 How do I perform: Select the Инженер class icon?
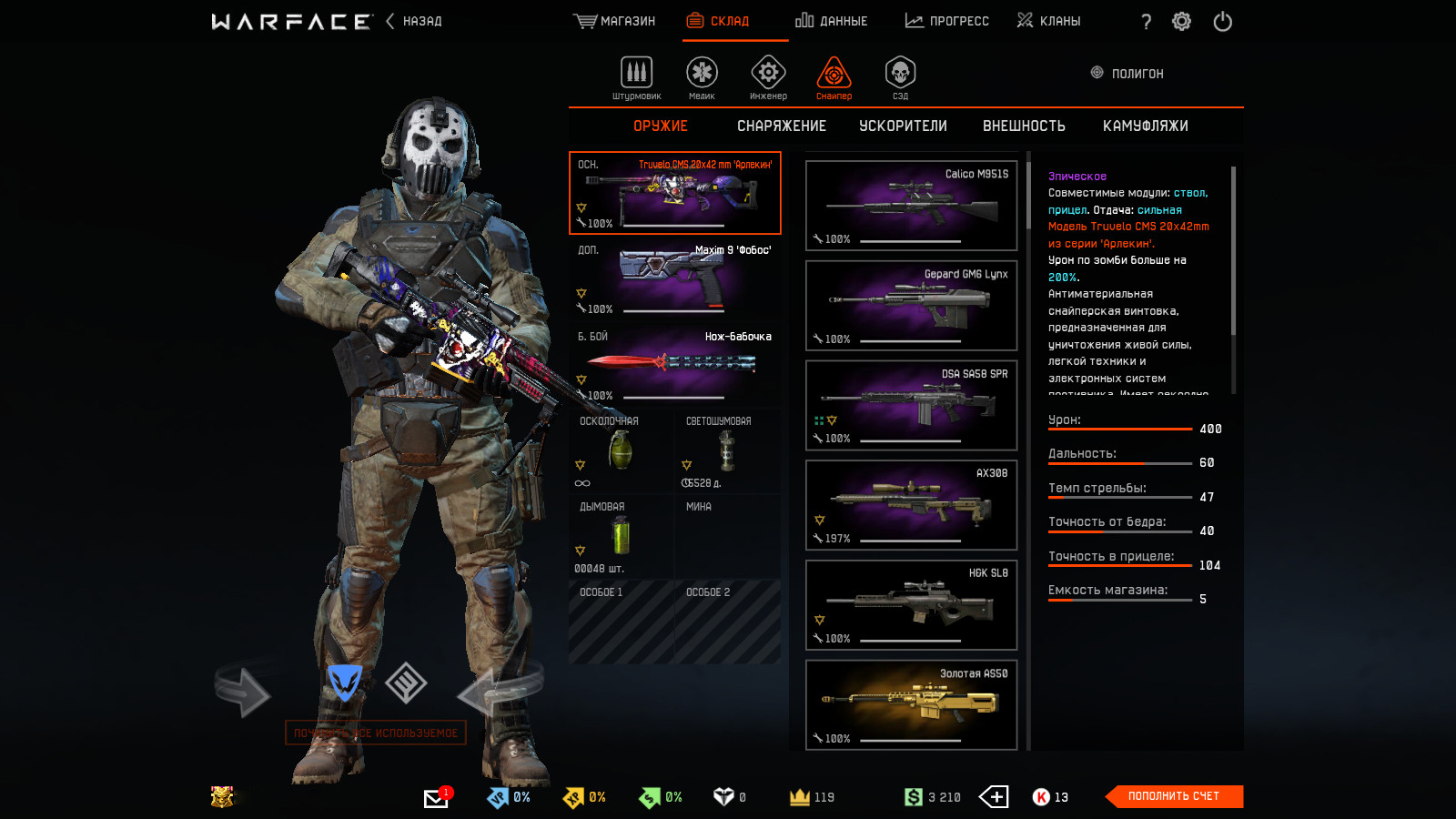coord(768,76)
